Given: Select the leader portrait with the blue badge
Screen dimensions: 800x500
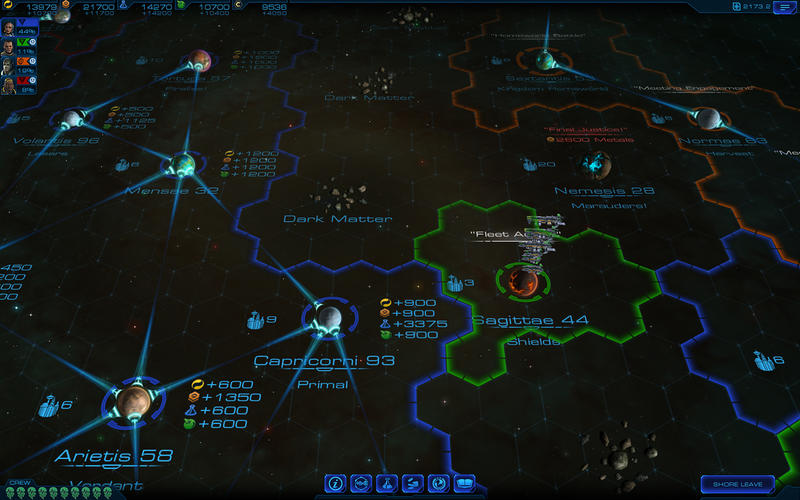Looking at the screenshot, I should click(8, 27).
